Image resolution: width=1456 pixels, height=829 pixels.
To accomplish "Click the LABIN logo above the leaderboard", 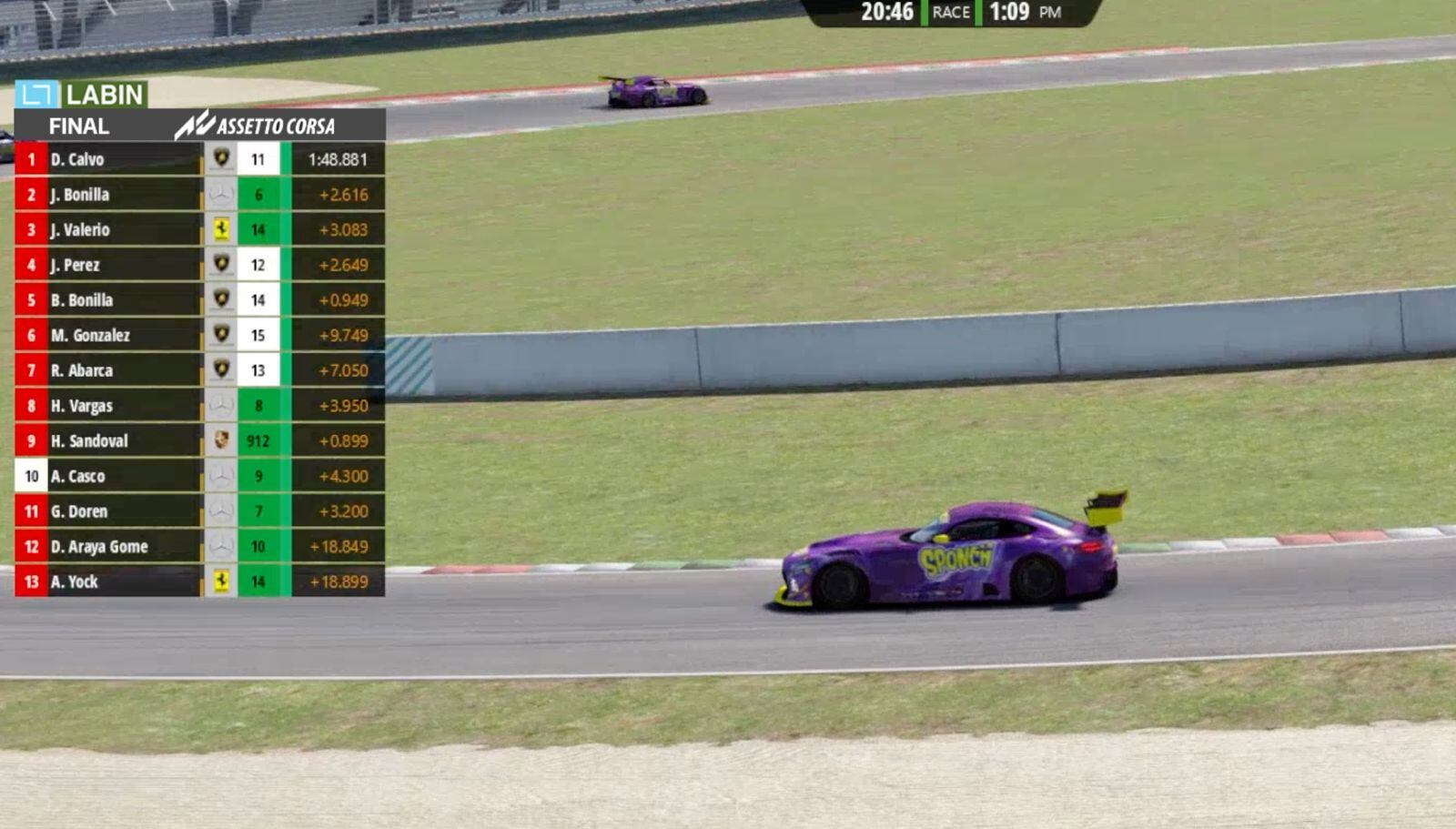I will point(82,95).
